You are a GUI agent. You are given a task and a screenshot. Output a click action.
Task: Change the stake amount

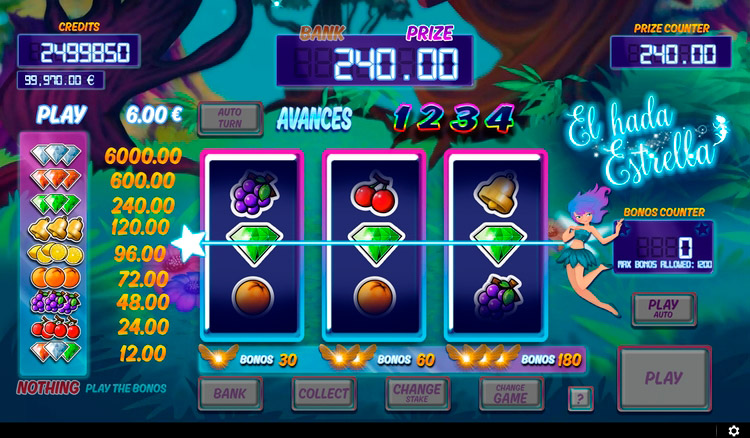tap(417, 393)
